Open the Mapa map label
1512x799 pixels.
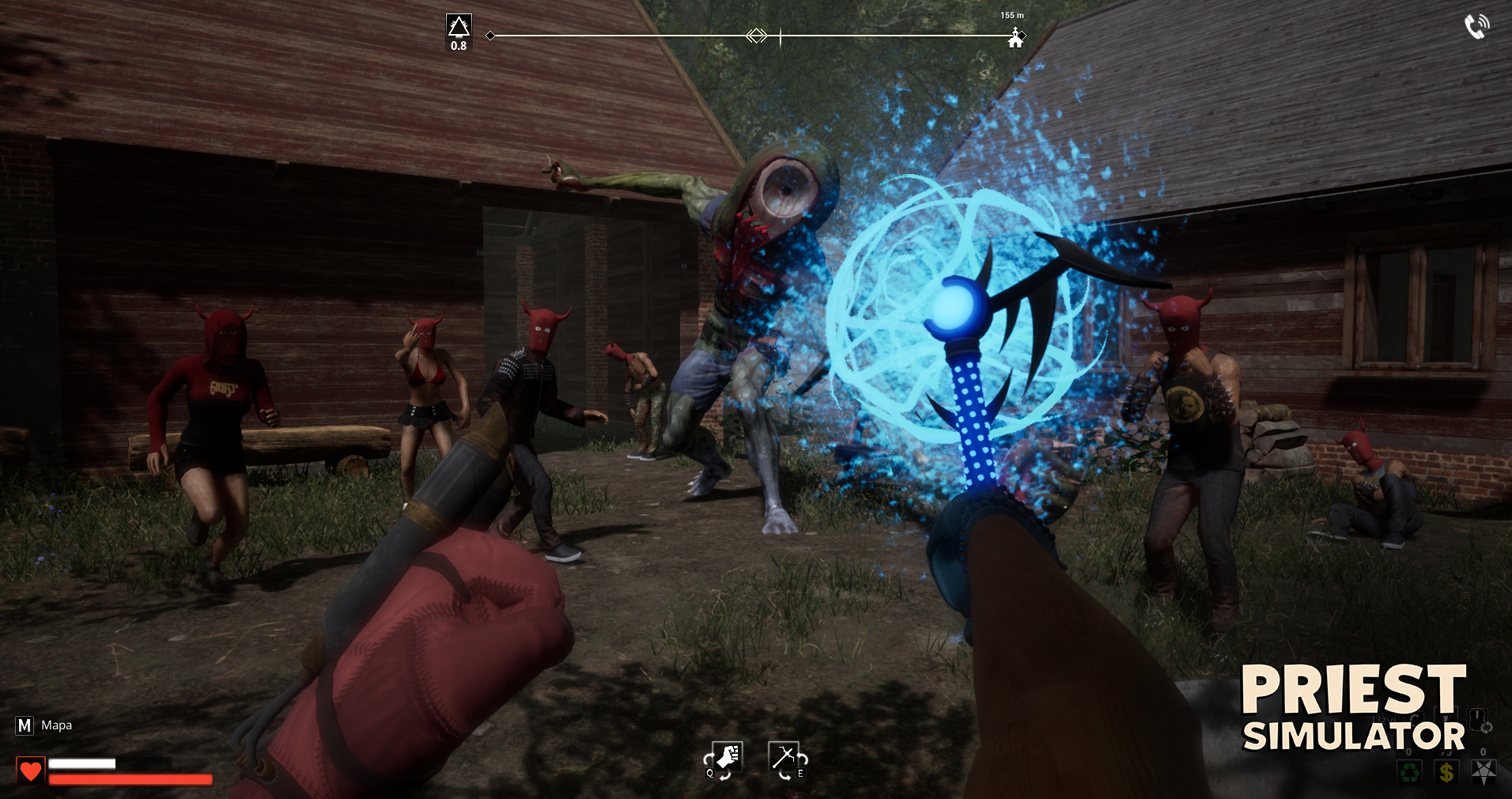click(55, 725)
